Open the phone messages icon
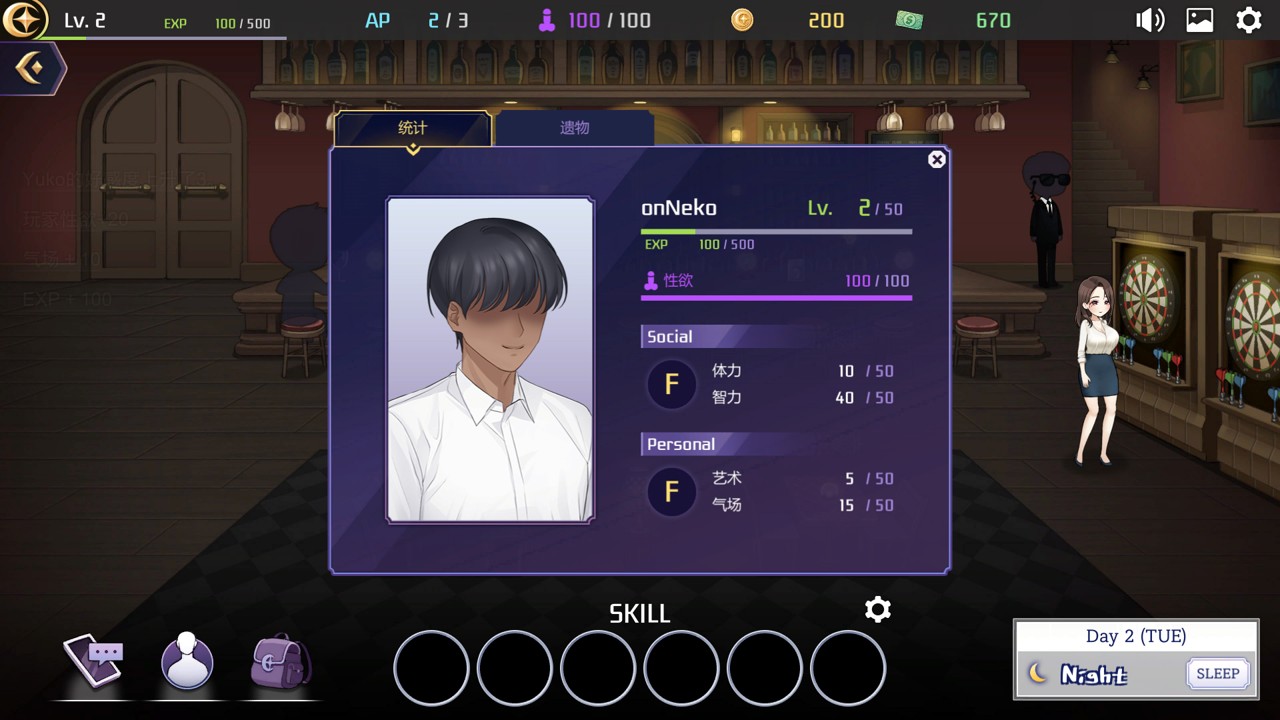Viewport: 1280px width, 720px height. (94, 659)
